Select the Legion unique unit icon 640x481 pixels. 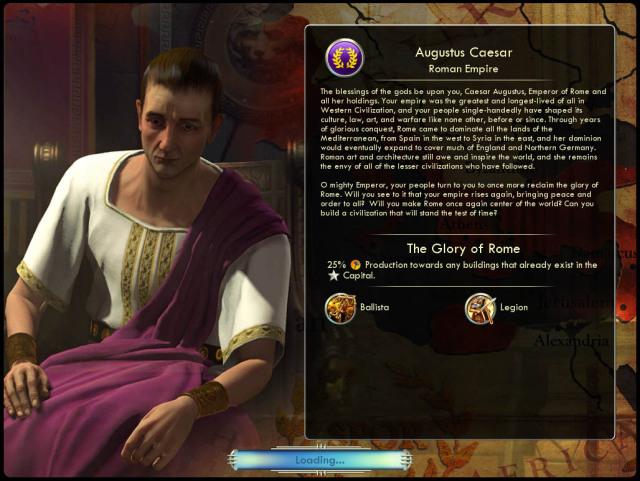tap(480, 307)
